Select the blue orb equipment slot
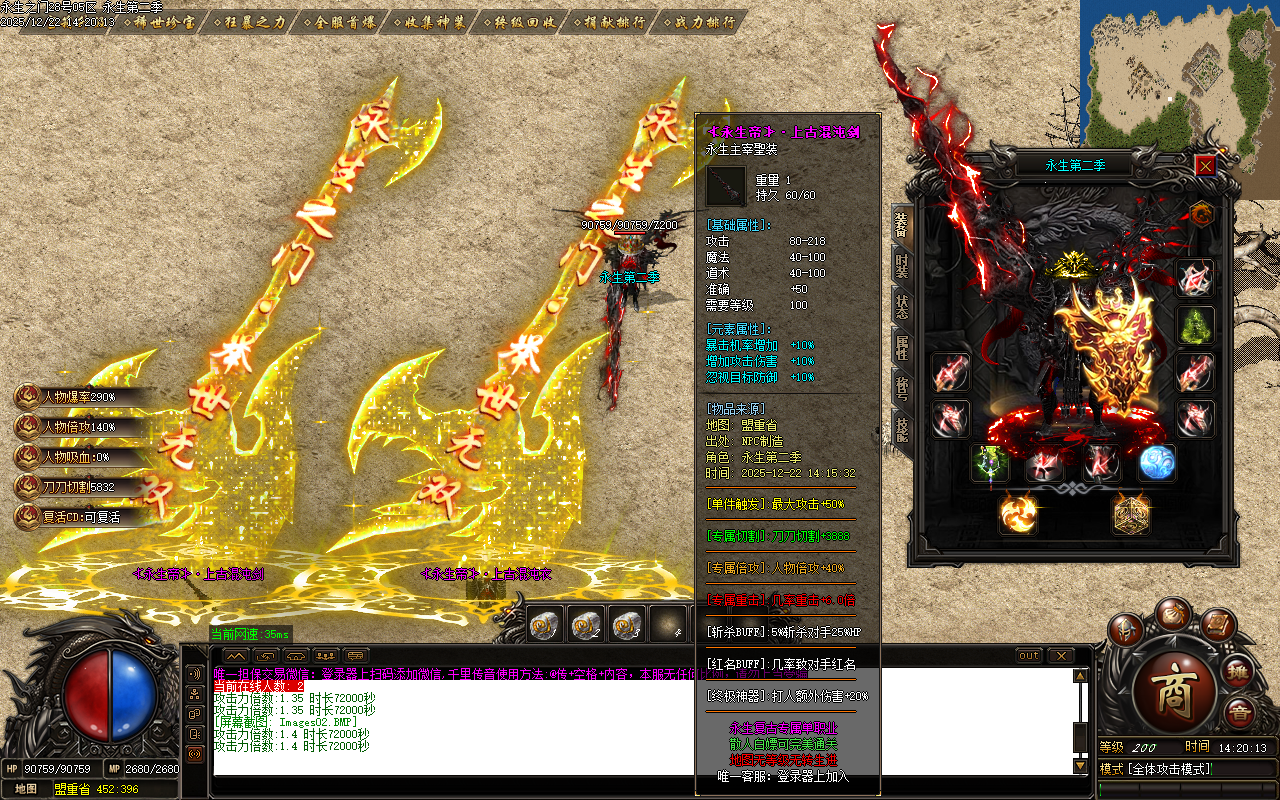This screenshot has width=1280, height=800. point(1156,463)
